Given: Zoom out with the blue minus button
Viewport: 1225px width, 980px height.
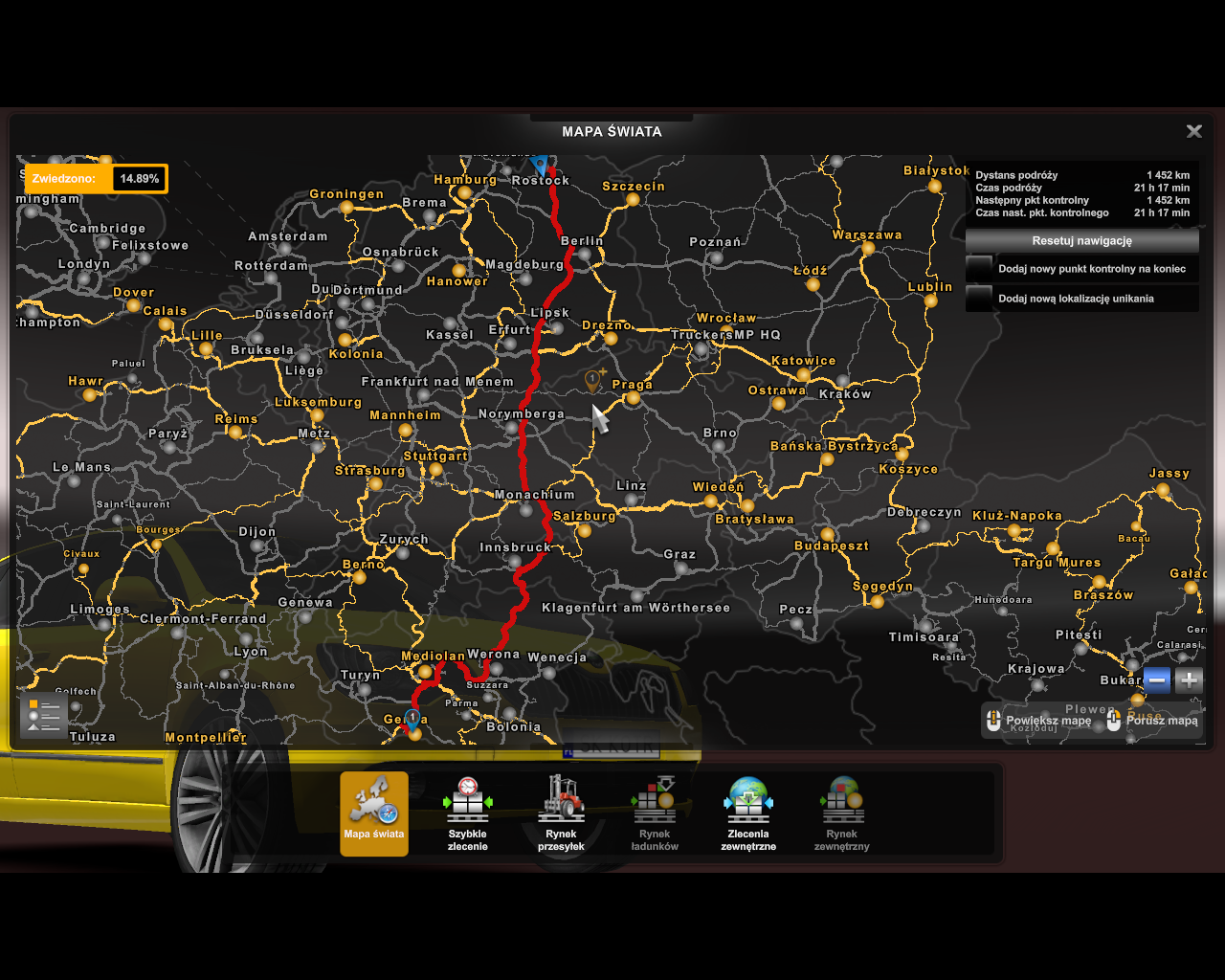Looking at the screenshot, I should coord(1157,680).
